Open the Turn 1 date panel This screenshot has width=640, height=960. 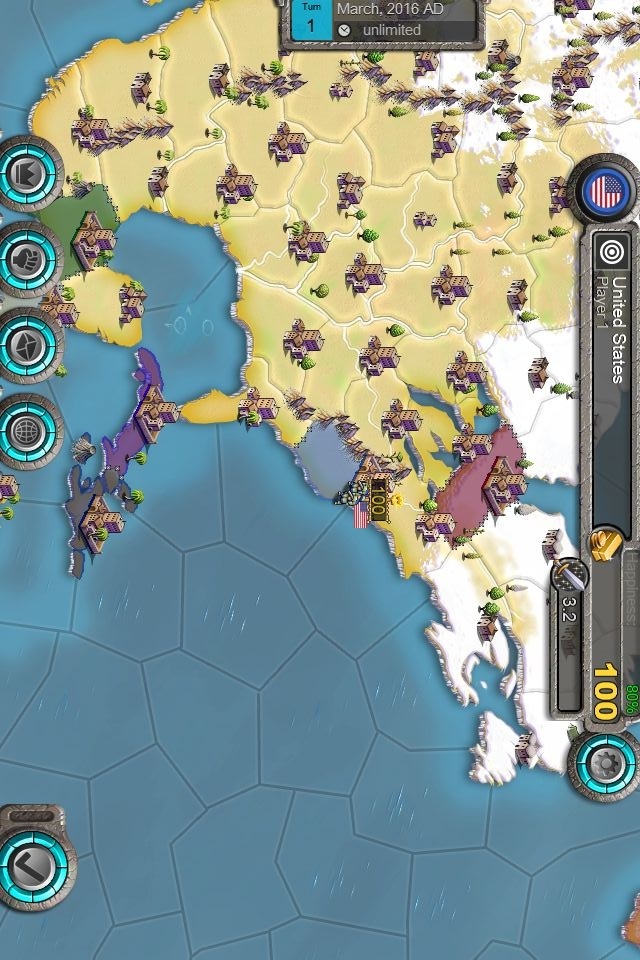pyautogui.click(x=382, y=20)
